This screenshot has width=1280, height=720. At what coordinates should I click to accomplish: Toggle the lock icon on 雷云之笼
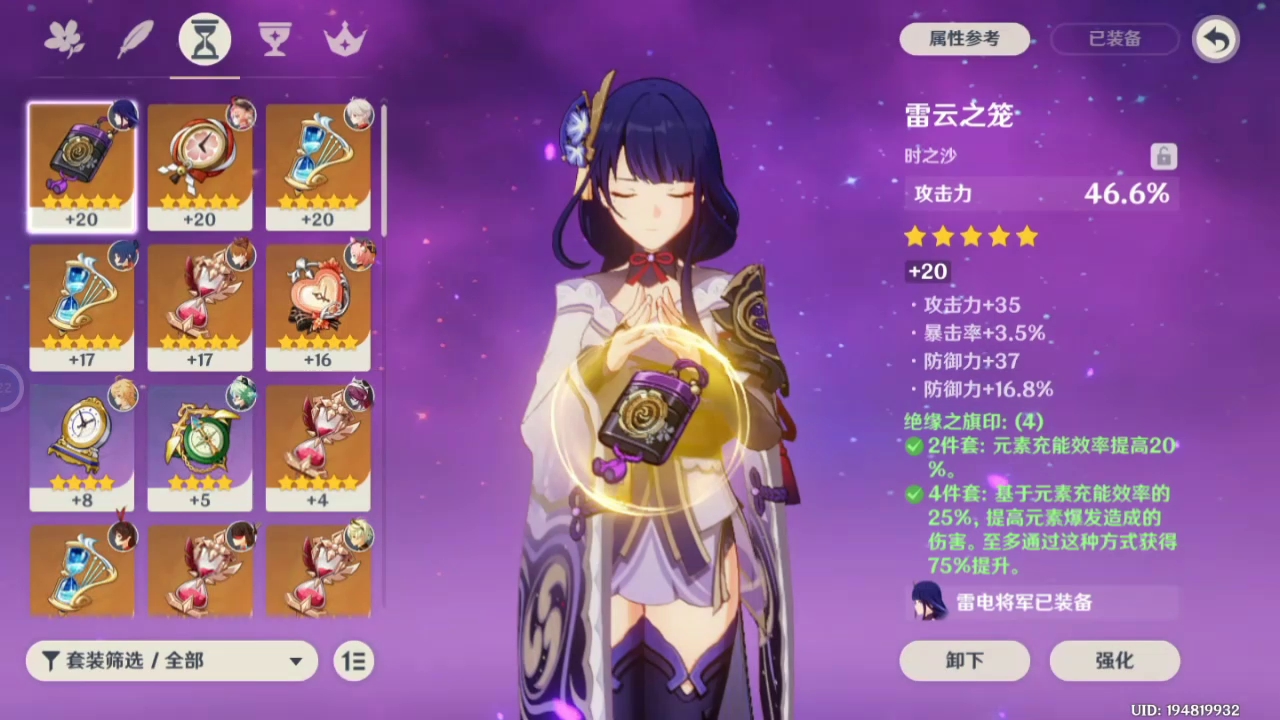[x=1164, y=157]
